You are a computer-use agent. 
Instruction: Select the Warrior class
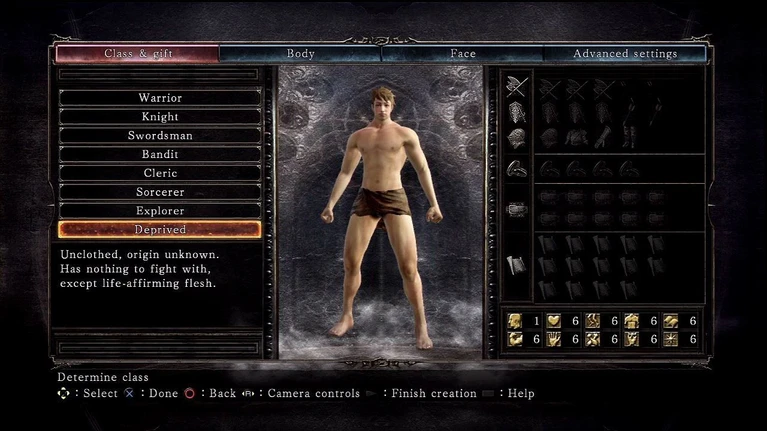tap(160, 98)
